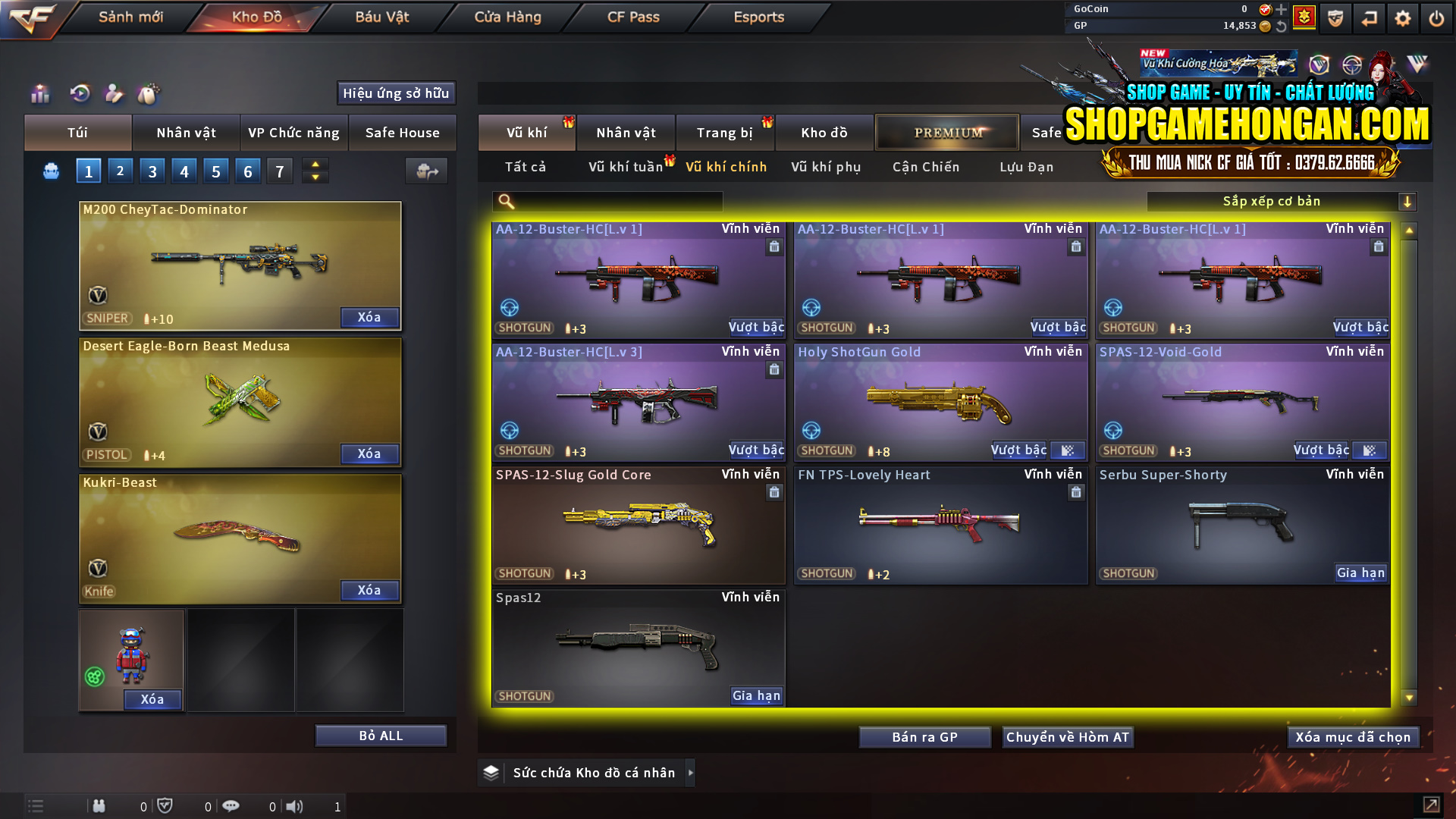This screenshot has height=819, width=1456.
Task: Click the power/exit icon top-right
Action: tap(1437, 17)
